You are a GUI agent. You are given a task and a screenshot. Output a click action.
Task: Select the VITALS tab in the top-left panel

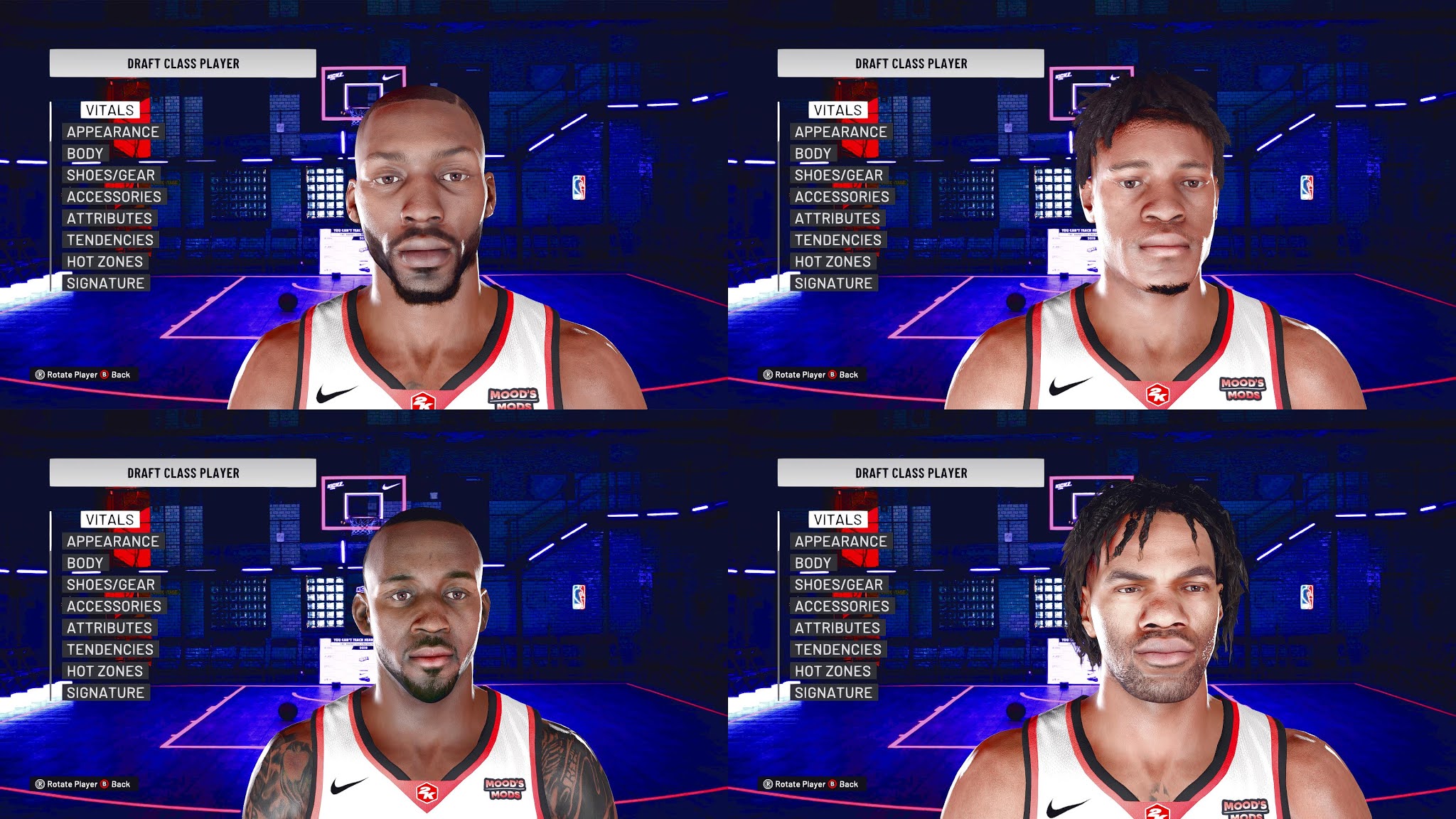pyautogui.click(x=110, y=110)
